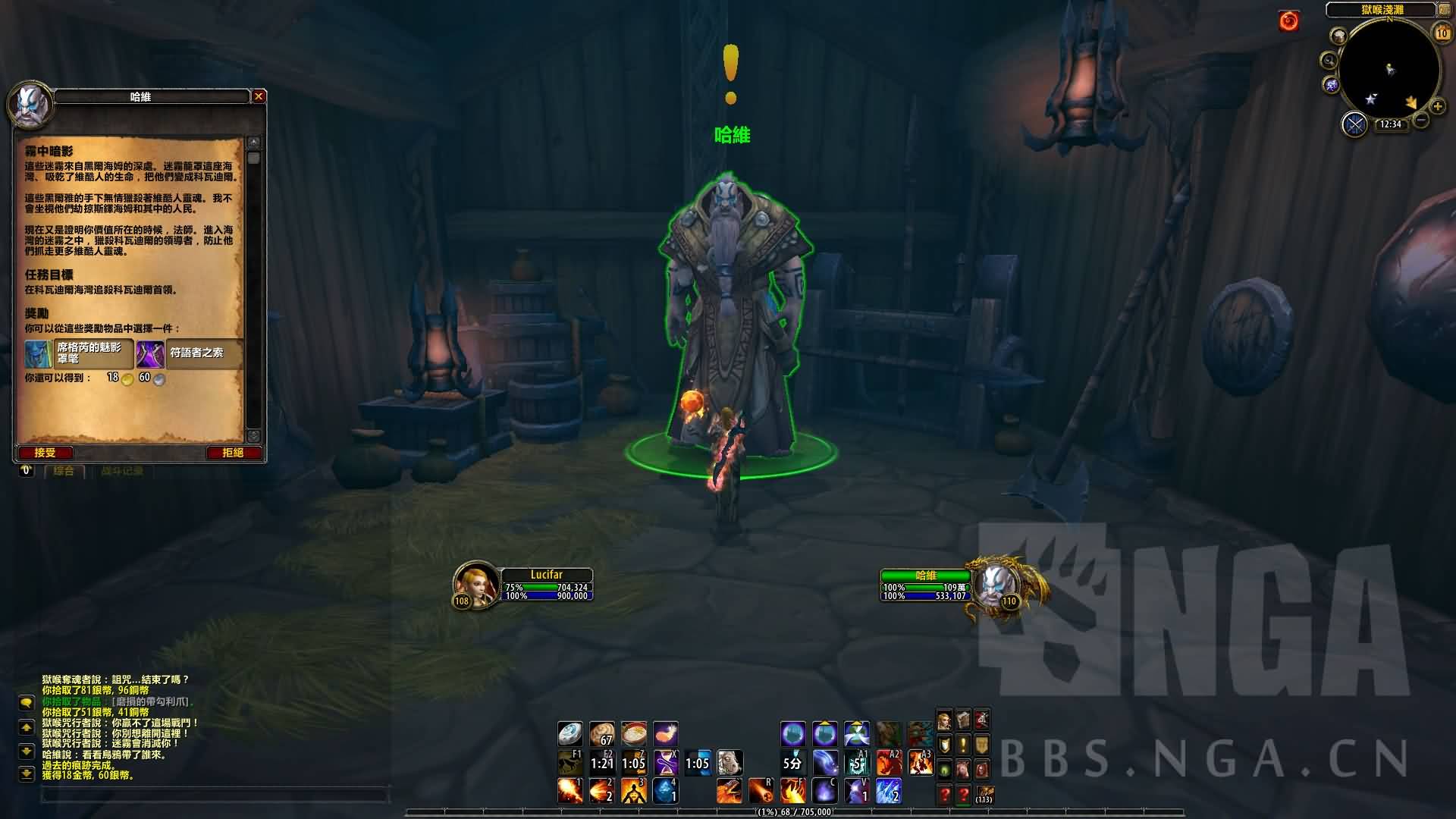Click Lucifar's player portrait

point(474,585)
